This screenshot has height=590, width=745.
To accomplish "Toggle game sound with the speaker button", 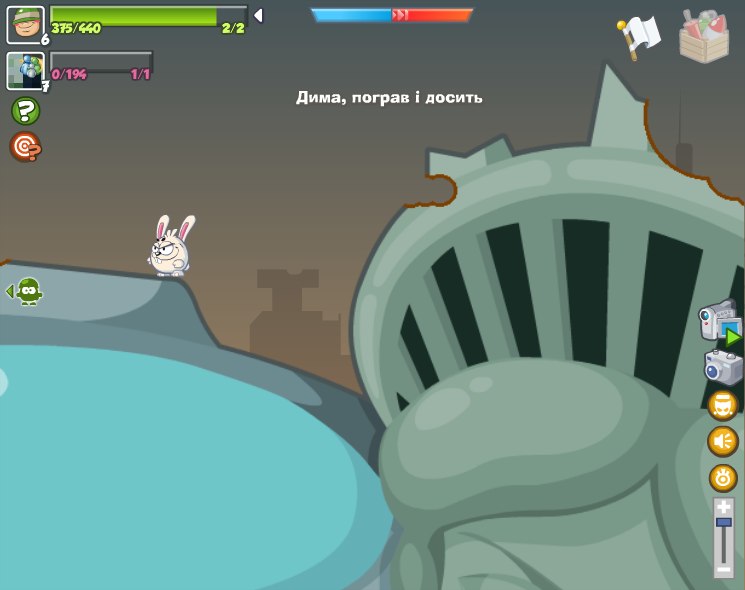I will coord(723,441).
